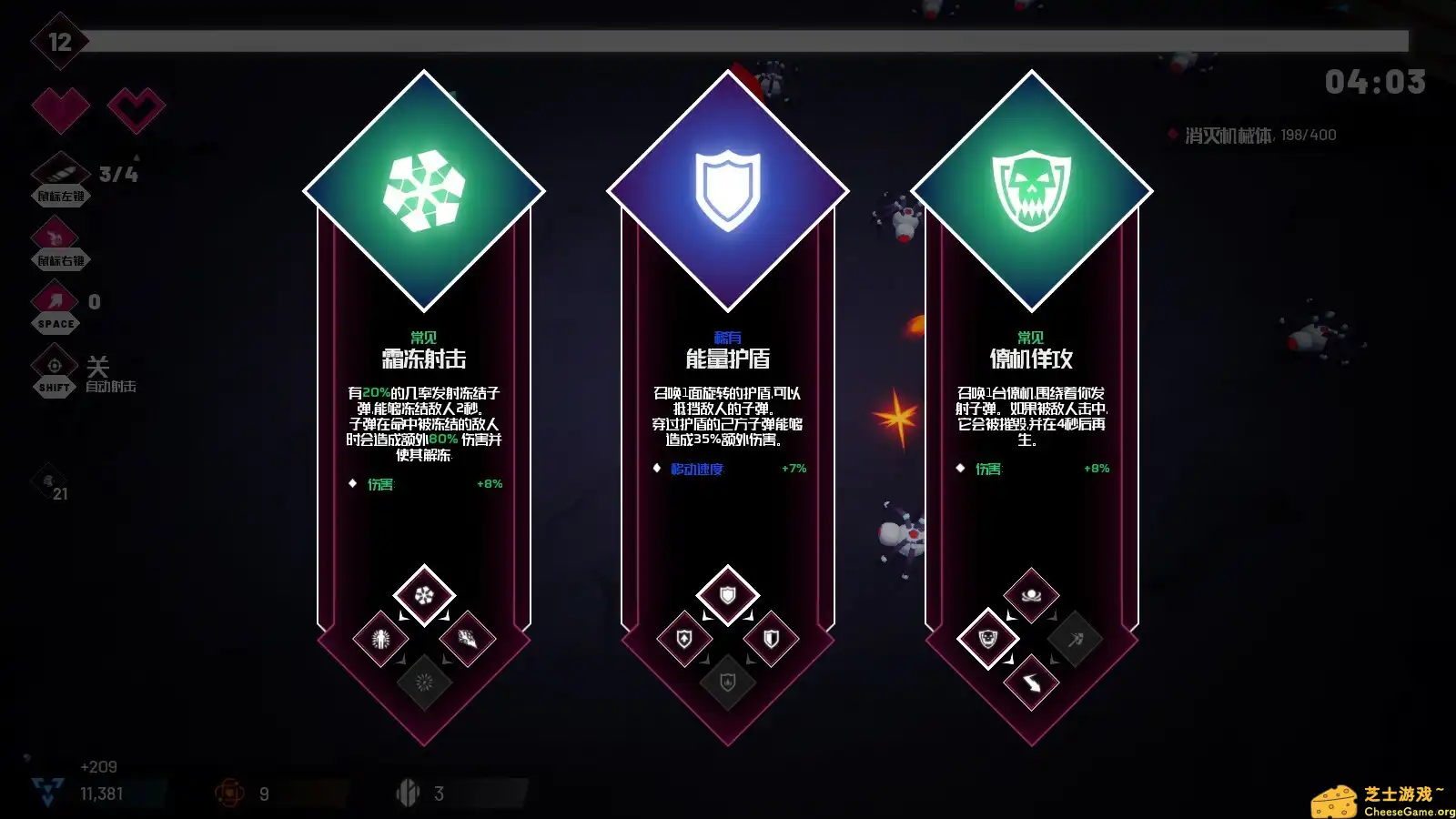The height and width of the screenshot is (819, 1456).
Task: Click the drone node atop the 傀机伴攻 tree
Action: tap(1029, 596)
